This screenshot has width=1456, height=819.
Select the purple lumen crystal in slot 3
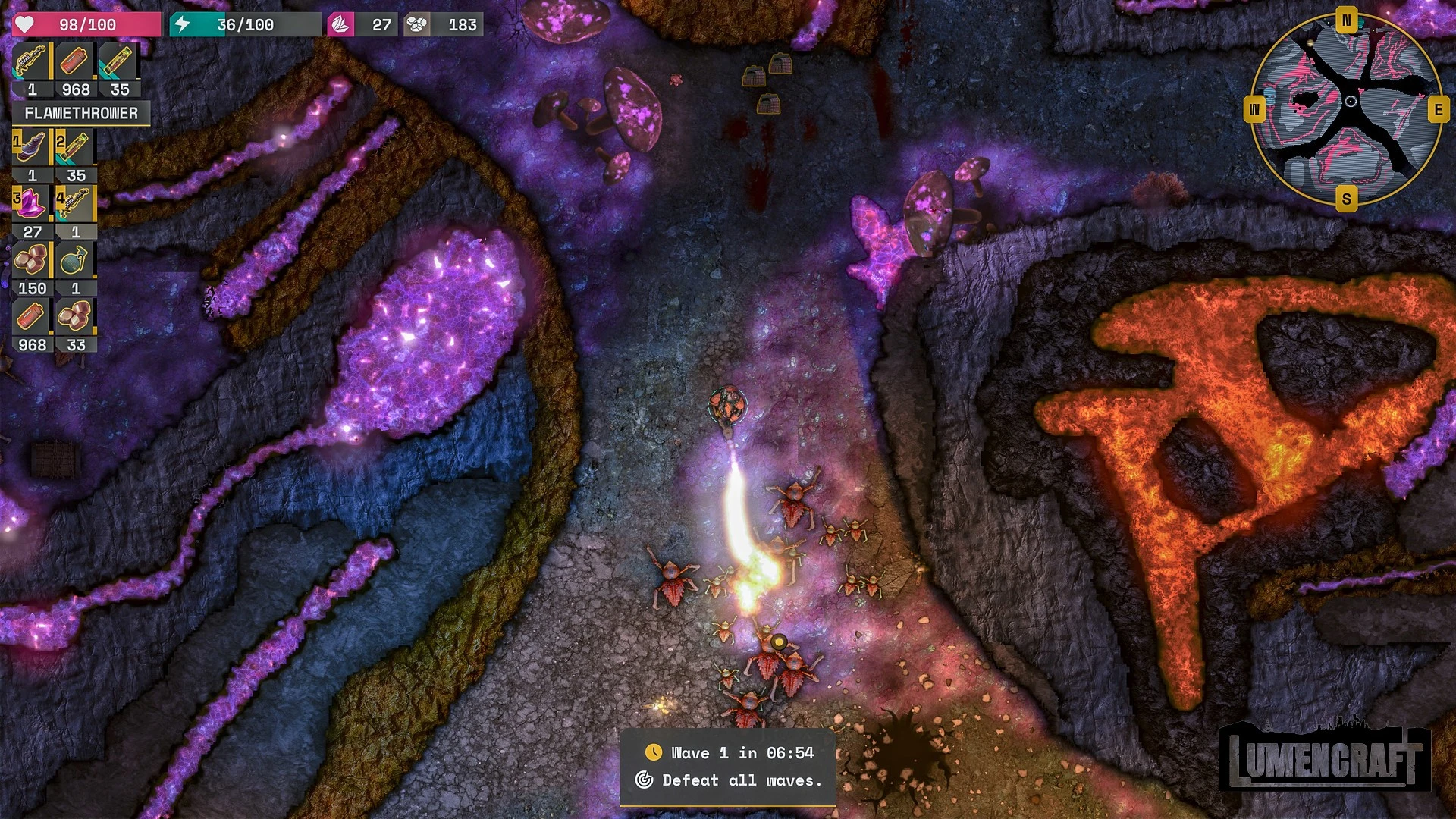tap(31, 204)
